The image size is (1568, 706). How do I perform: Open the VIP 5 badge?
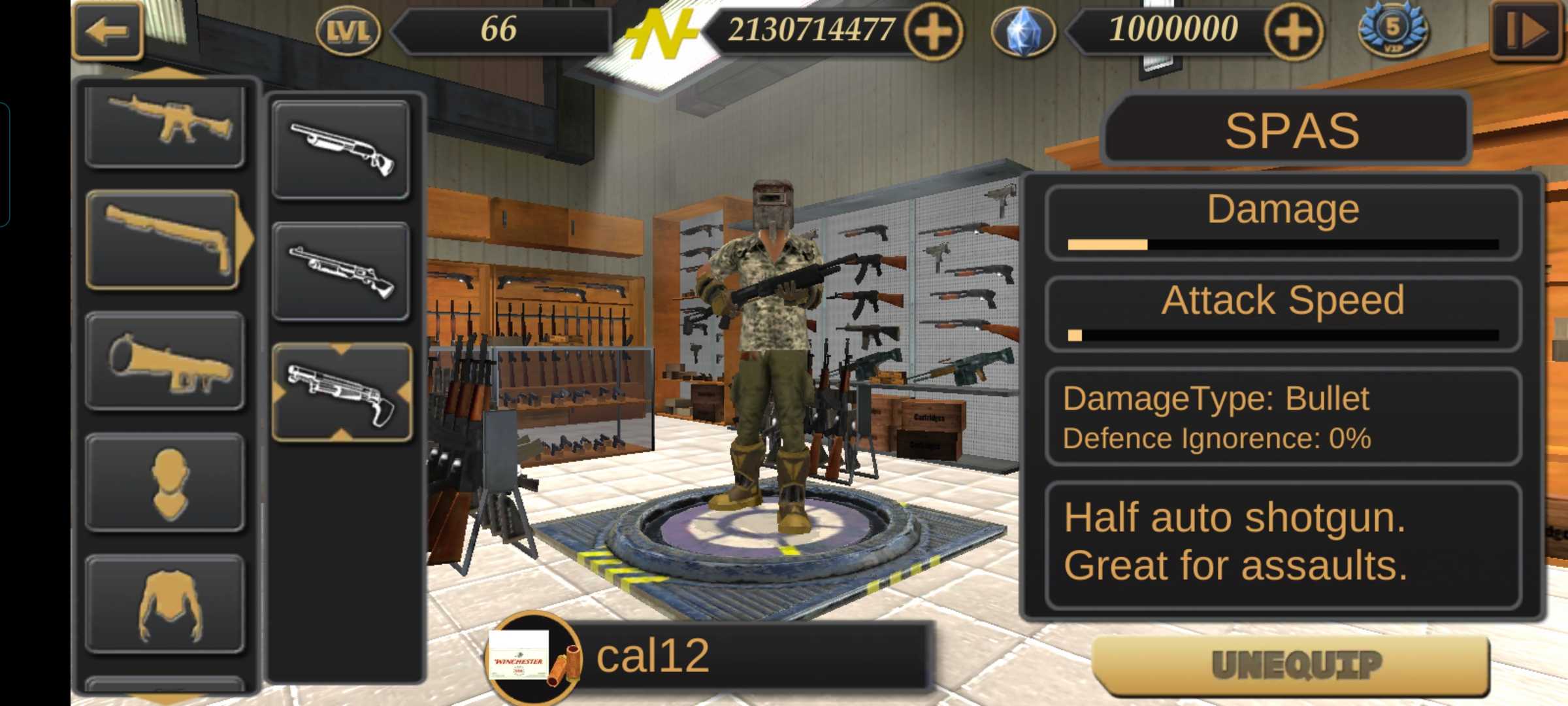pyautogui.click(x=1393, y=31)
